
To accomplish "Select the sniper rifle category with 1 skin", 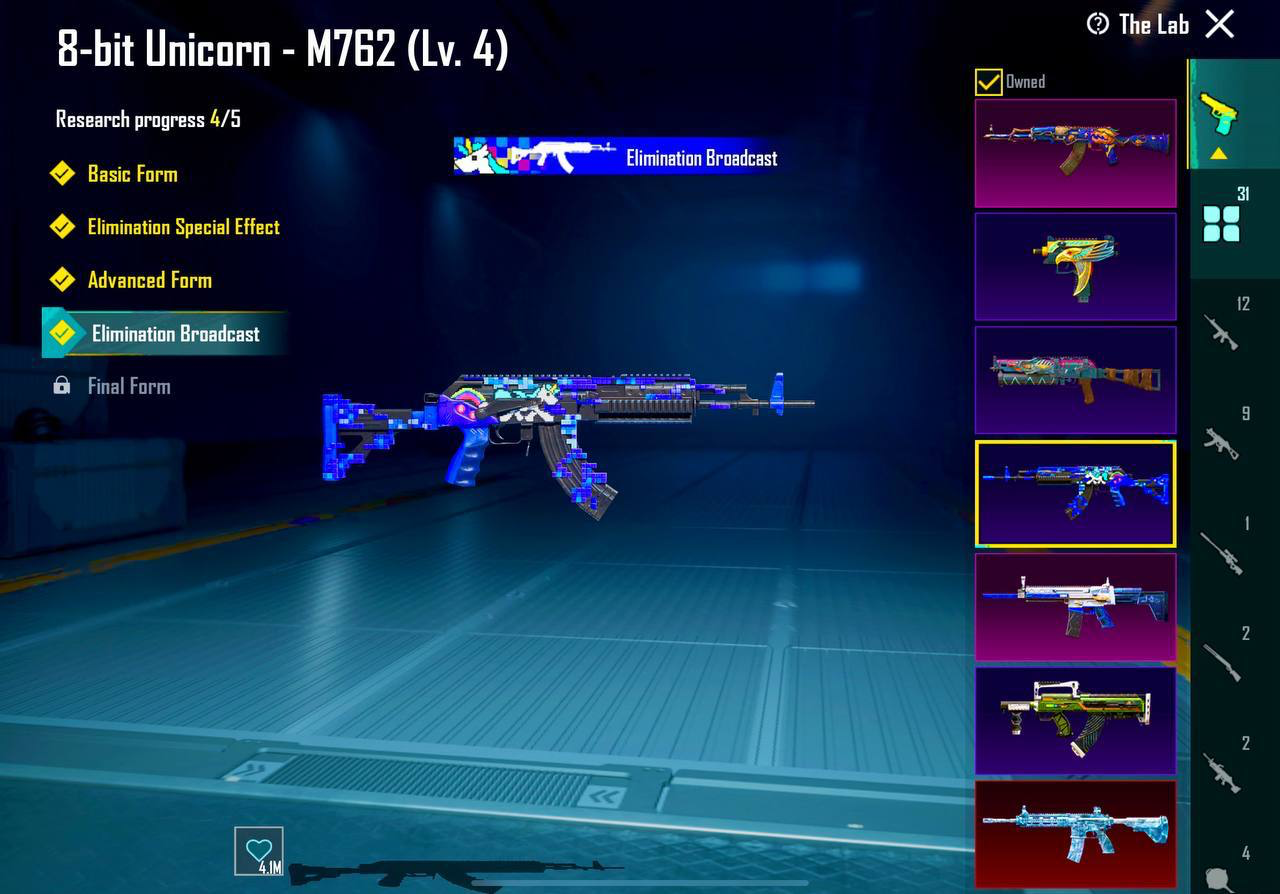I will click(x=1221, y=554).
